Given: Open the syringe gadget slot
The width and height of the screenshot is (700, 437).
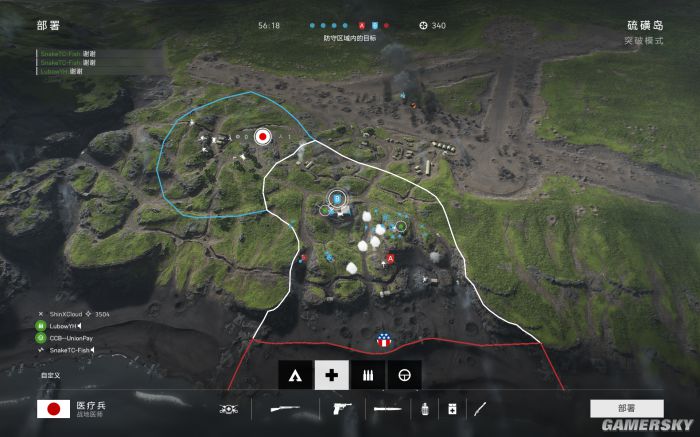Looking at the screenshot, I should pyautogui.click(x=481, y=408).
